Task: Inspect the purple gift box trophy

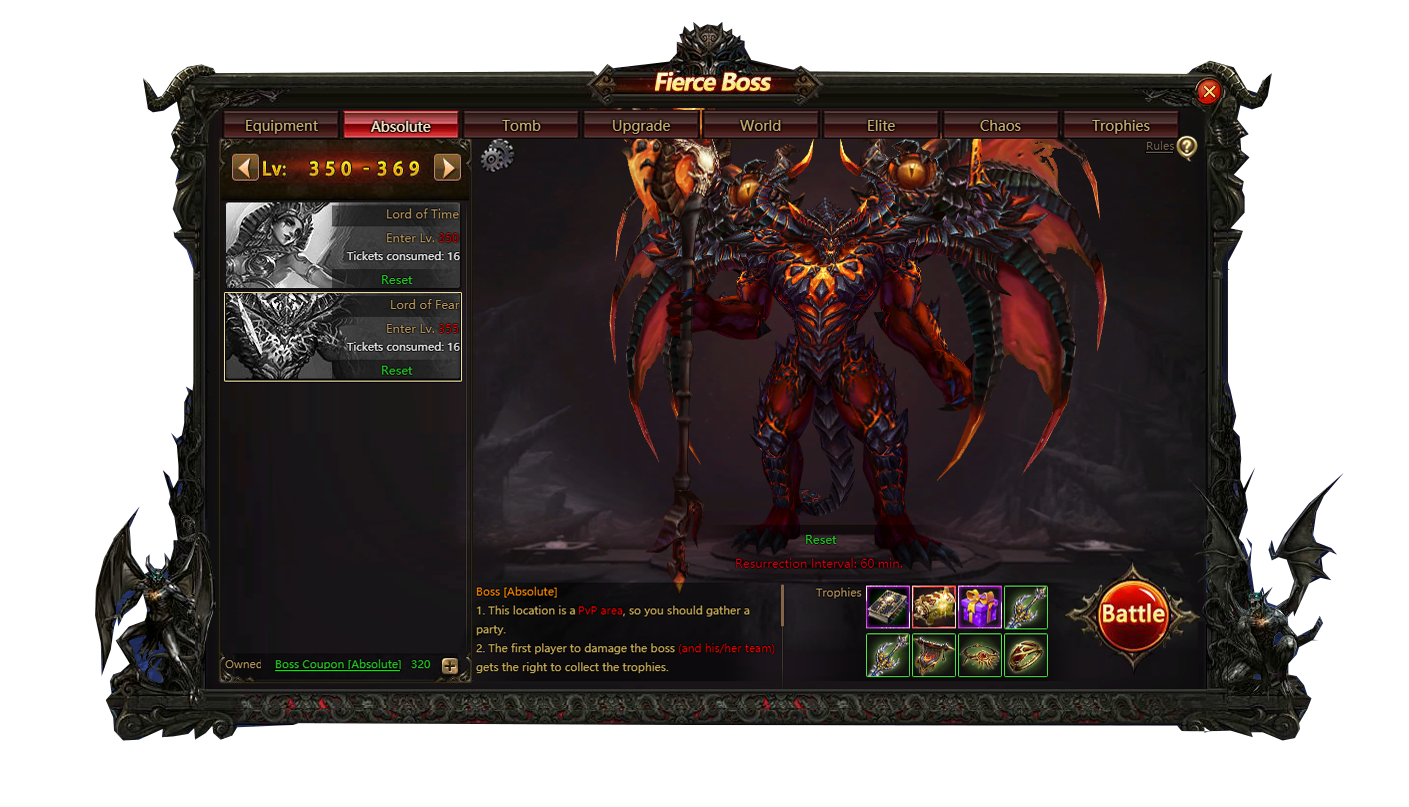Action: (980, 607)
